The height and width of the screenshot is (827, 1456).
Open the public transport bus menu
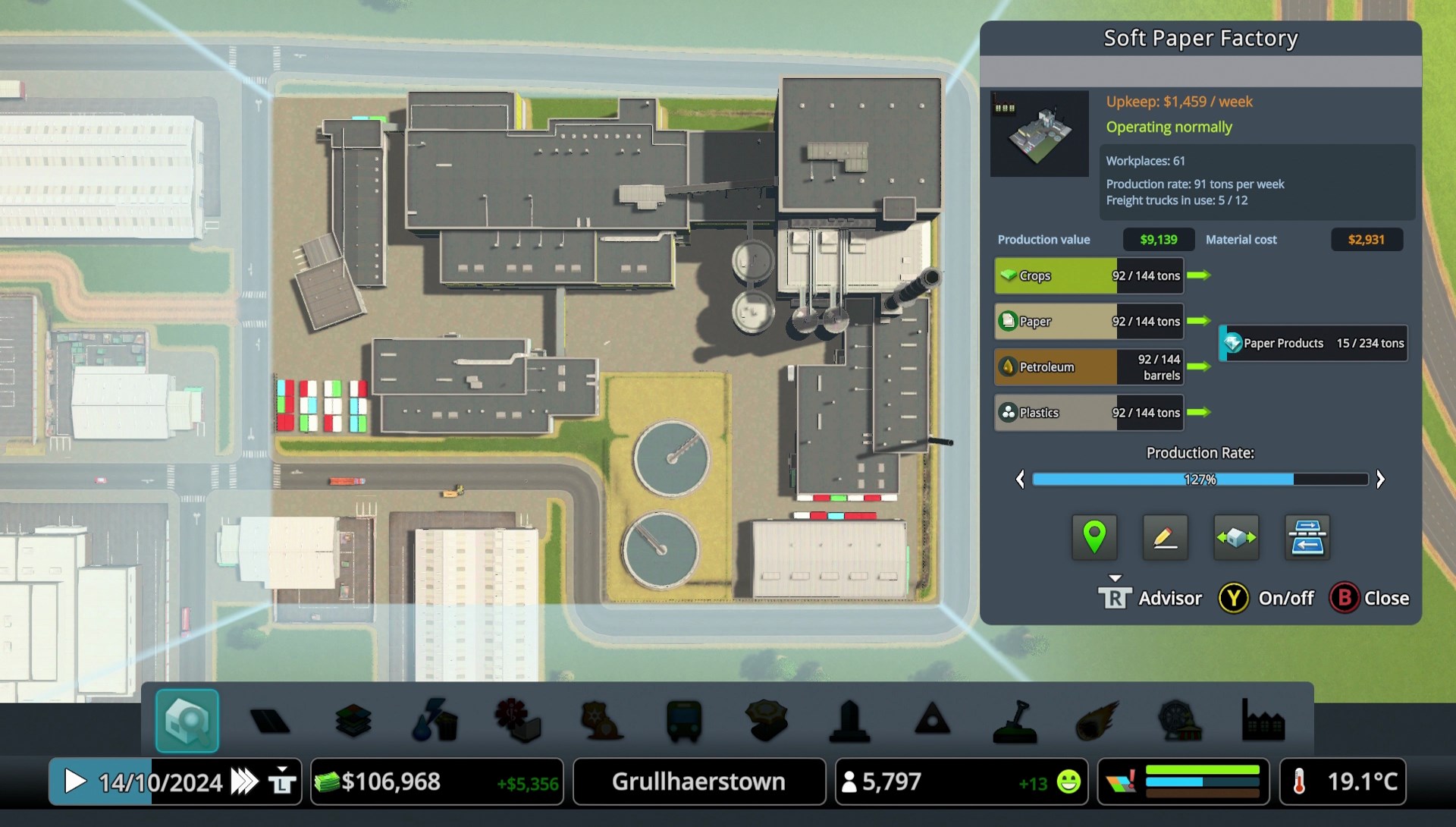tap(684, 720)
